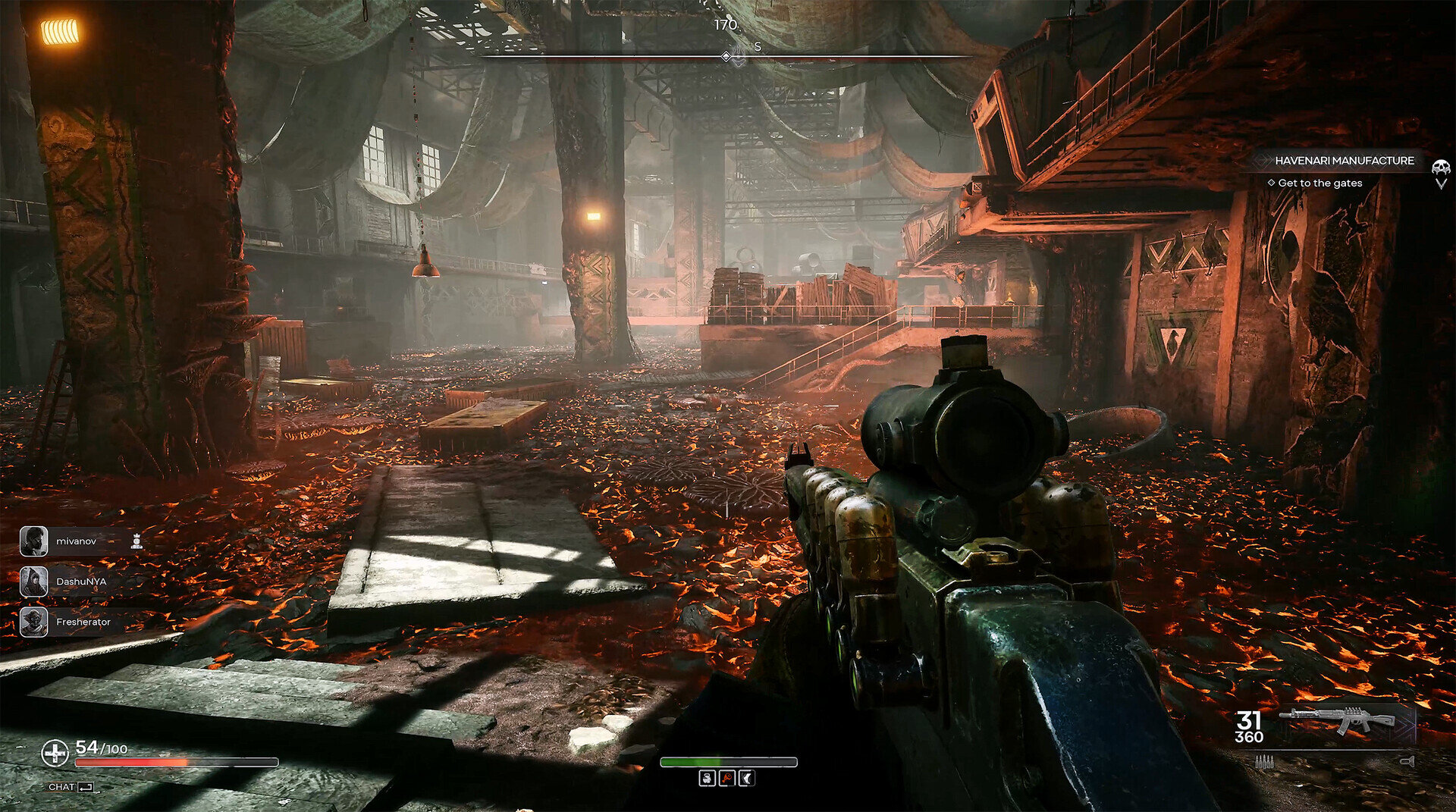Click Fresherator's portrait in the team list
Viewport: 1456px width, 812px height.
coord(33,622)
